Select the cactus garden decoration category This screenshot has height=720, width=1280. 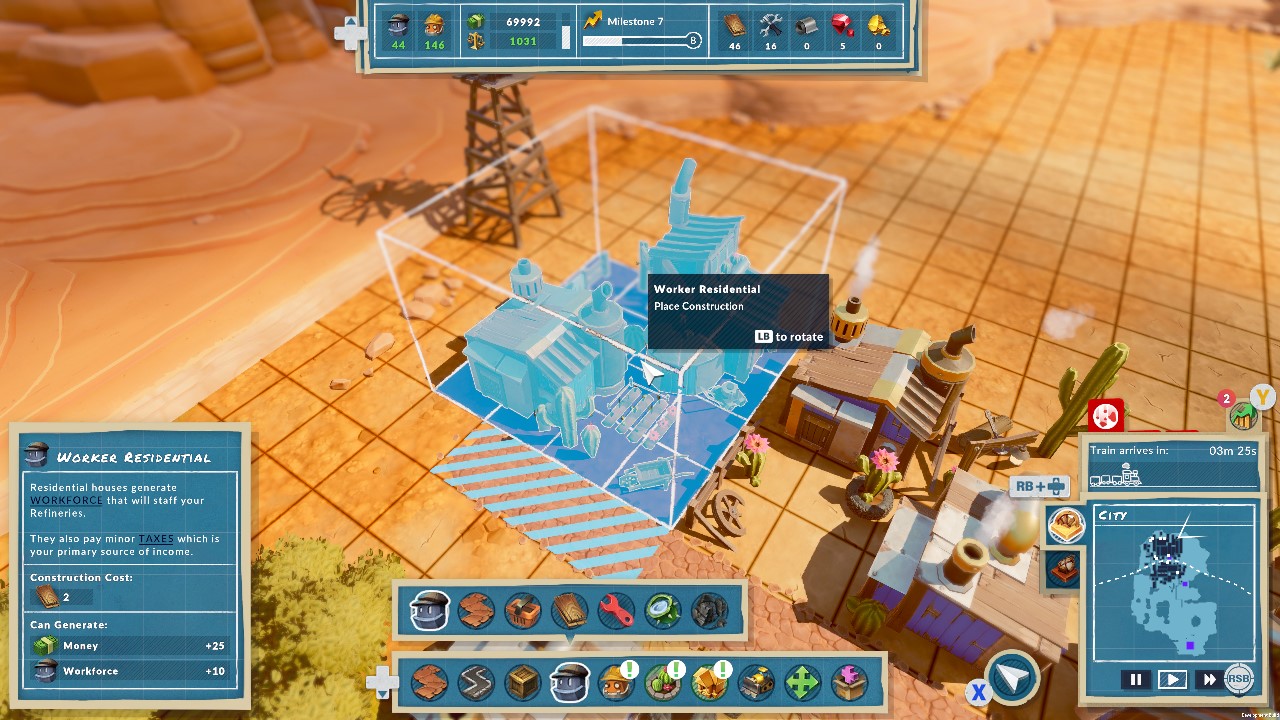pos(661,683)
